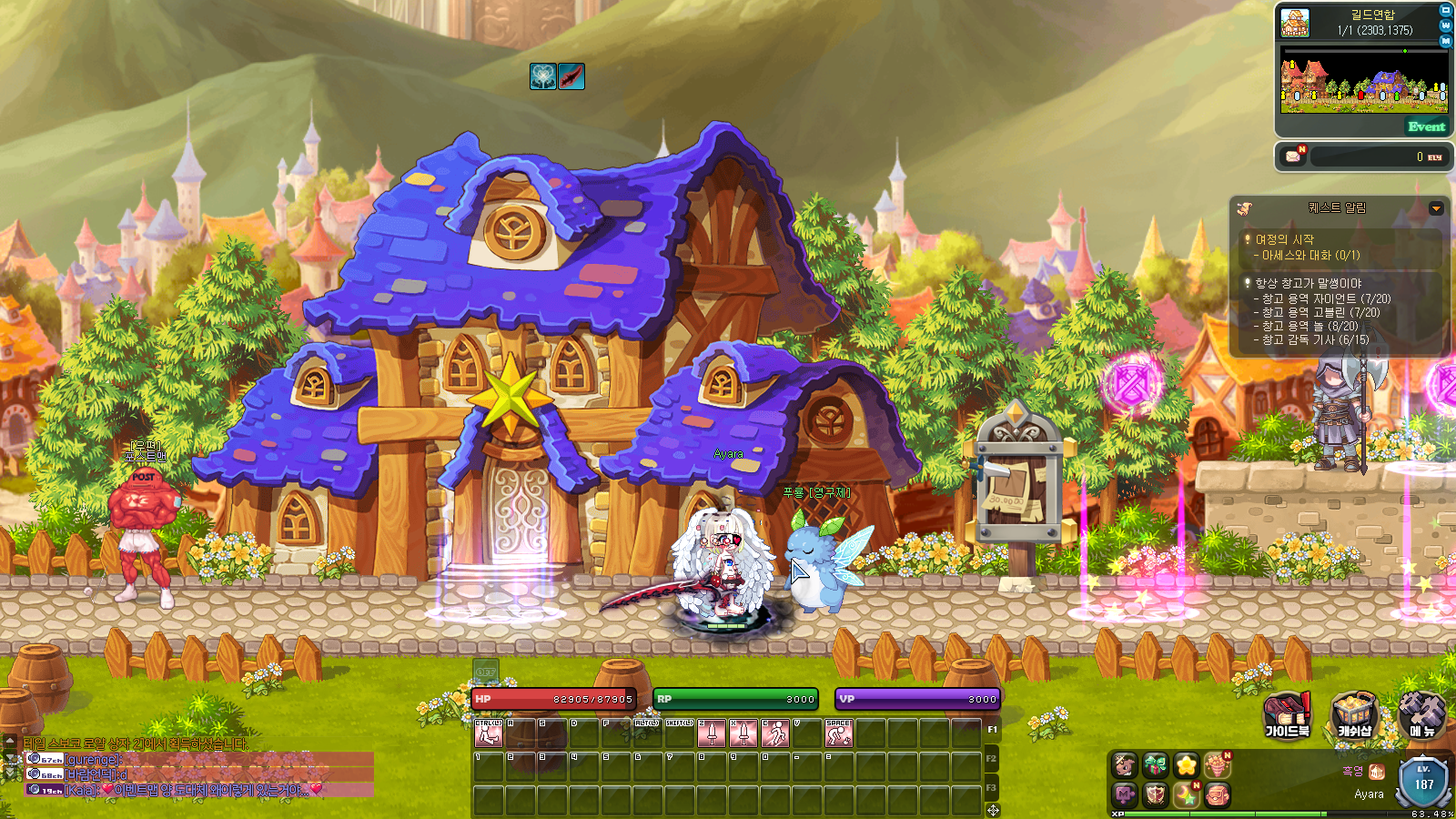This screenshot has width=1456, height=819.
Task: Click the crimson blade buff icon
Action: pos(571,76)
